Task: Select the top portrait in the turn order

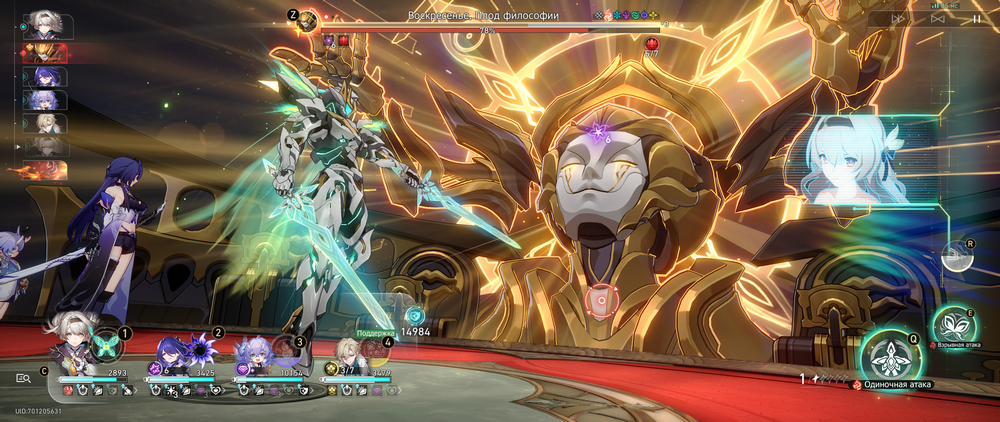Action: tap(44, 24)
